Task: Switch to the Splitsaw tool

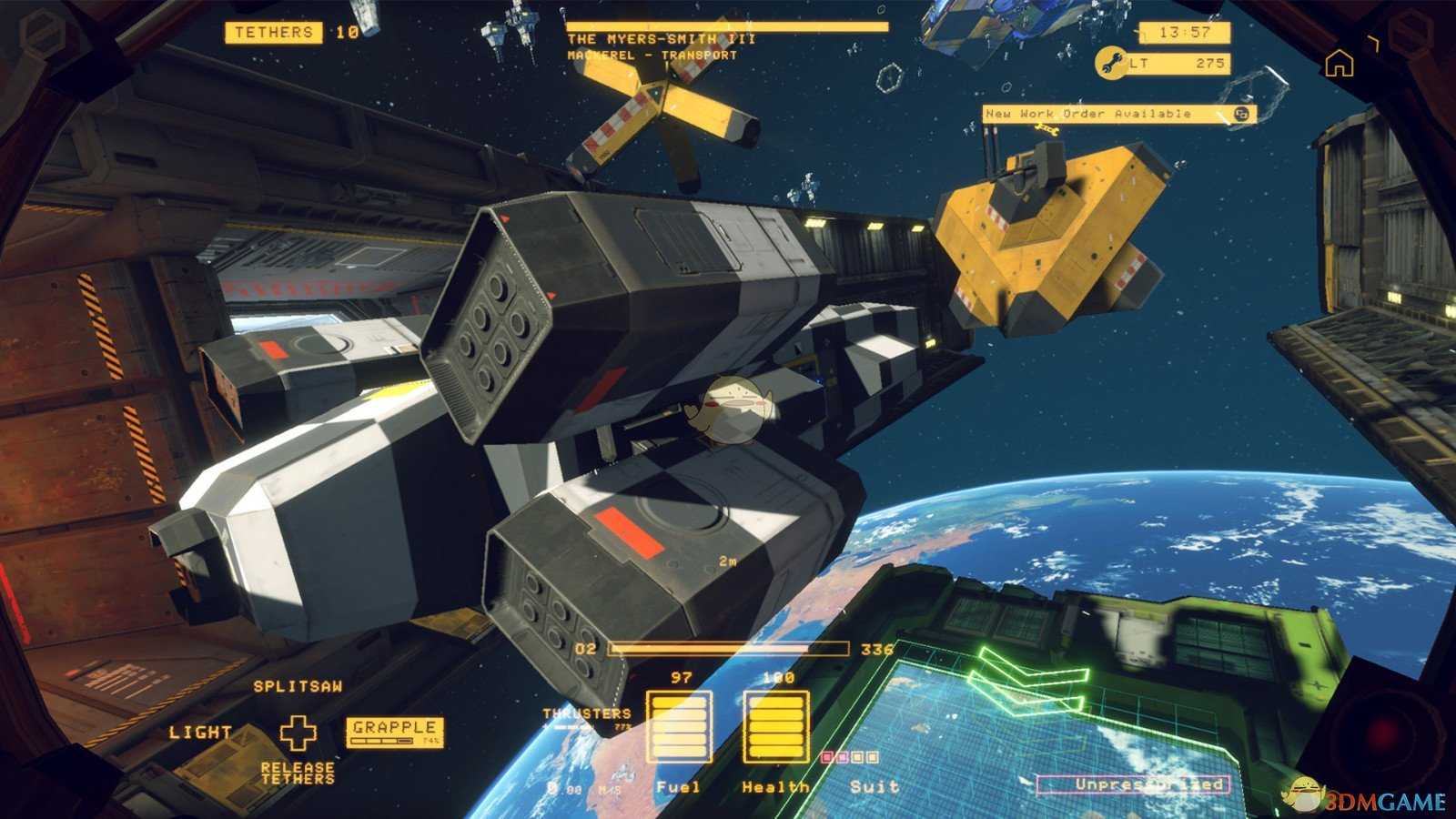Action: [298, 686]
